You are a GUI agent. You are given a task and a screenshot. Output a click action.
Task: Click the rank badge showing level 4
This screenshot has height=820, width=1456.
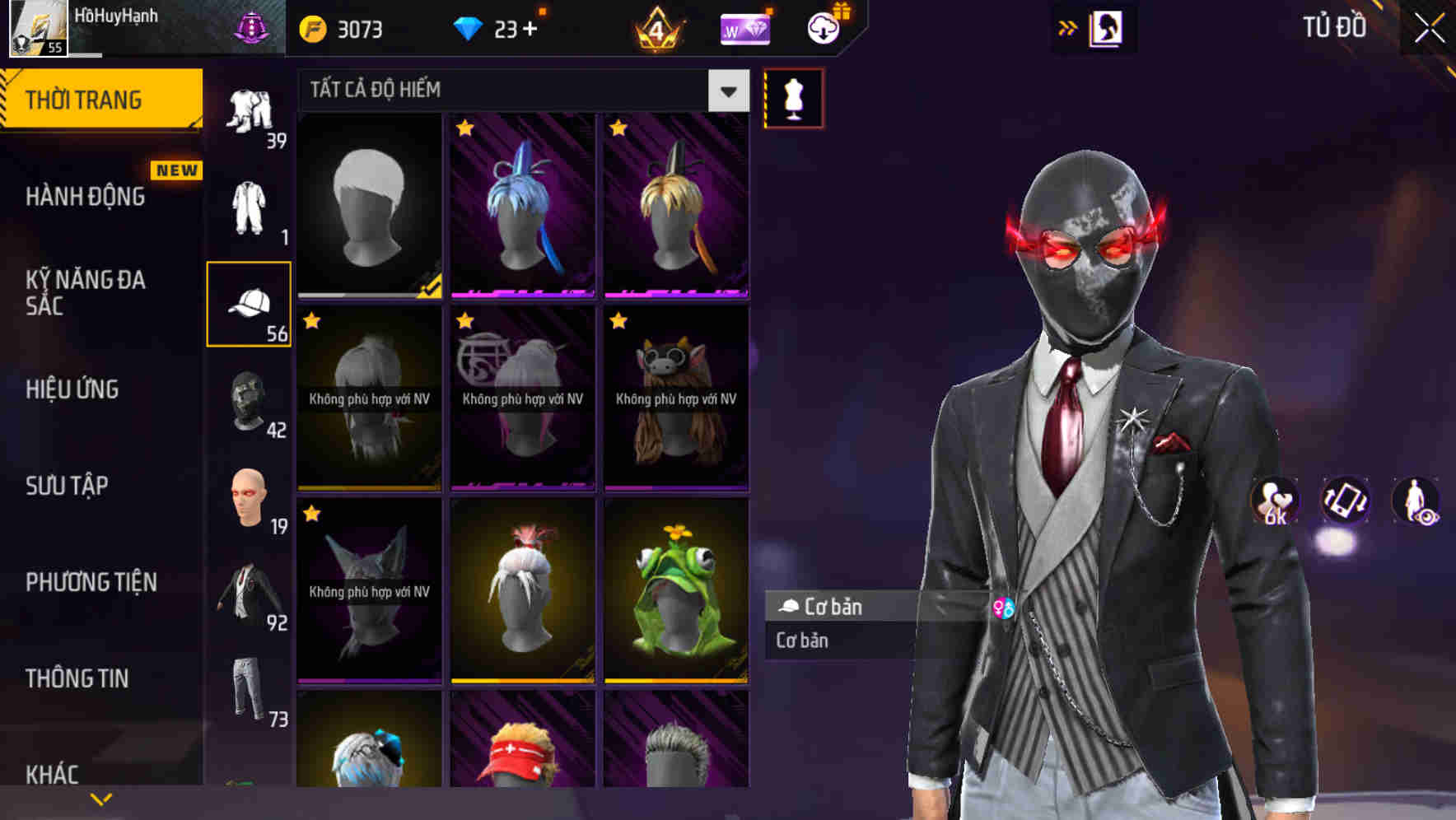pyautogui.click(x=656, y=27)
